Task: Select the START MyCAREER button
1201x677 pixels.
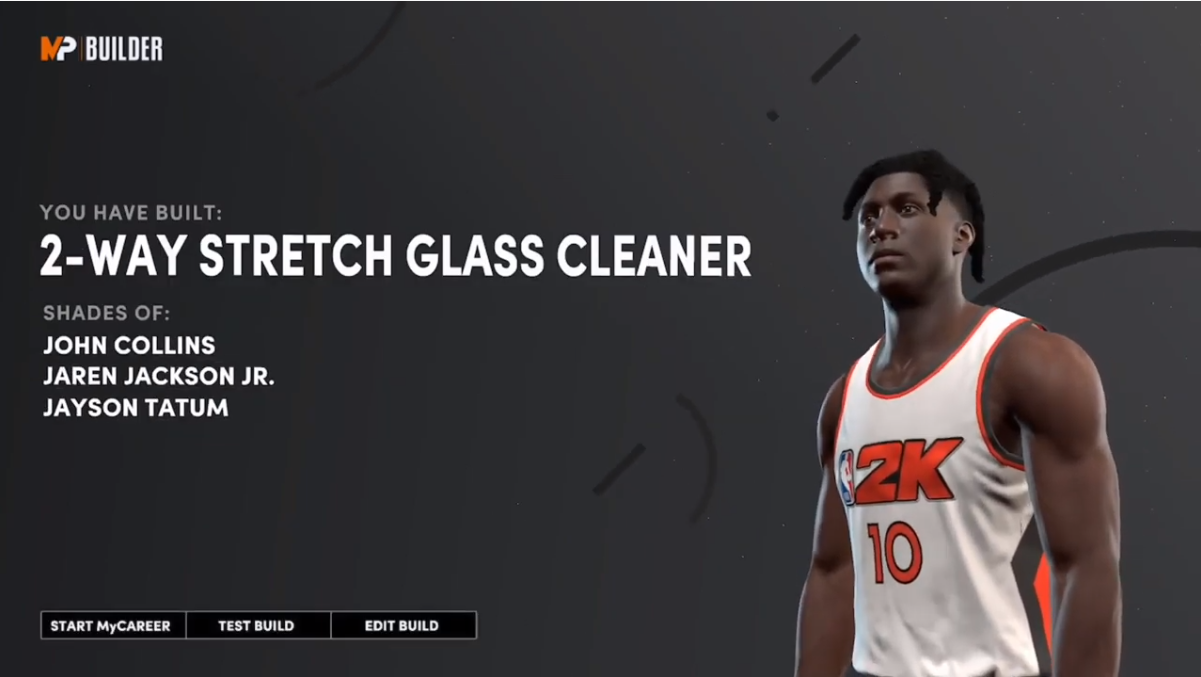Action: click(112, 626)
